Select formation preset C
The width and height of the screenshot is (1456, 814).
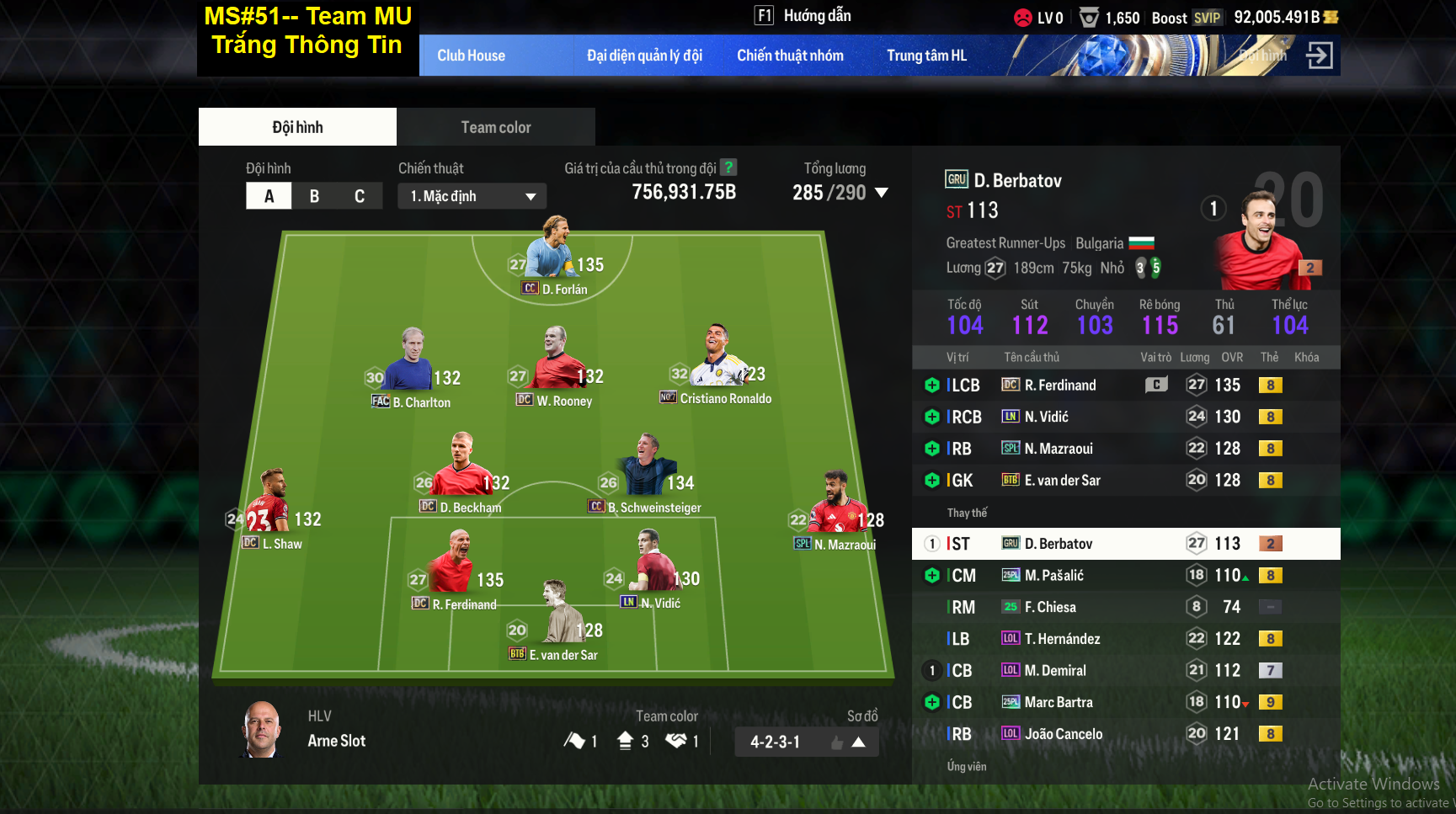[x=360, y=195]
